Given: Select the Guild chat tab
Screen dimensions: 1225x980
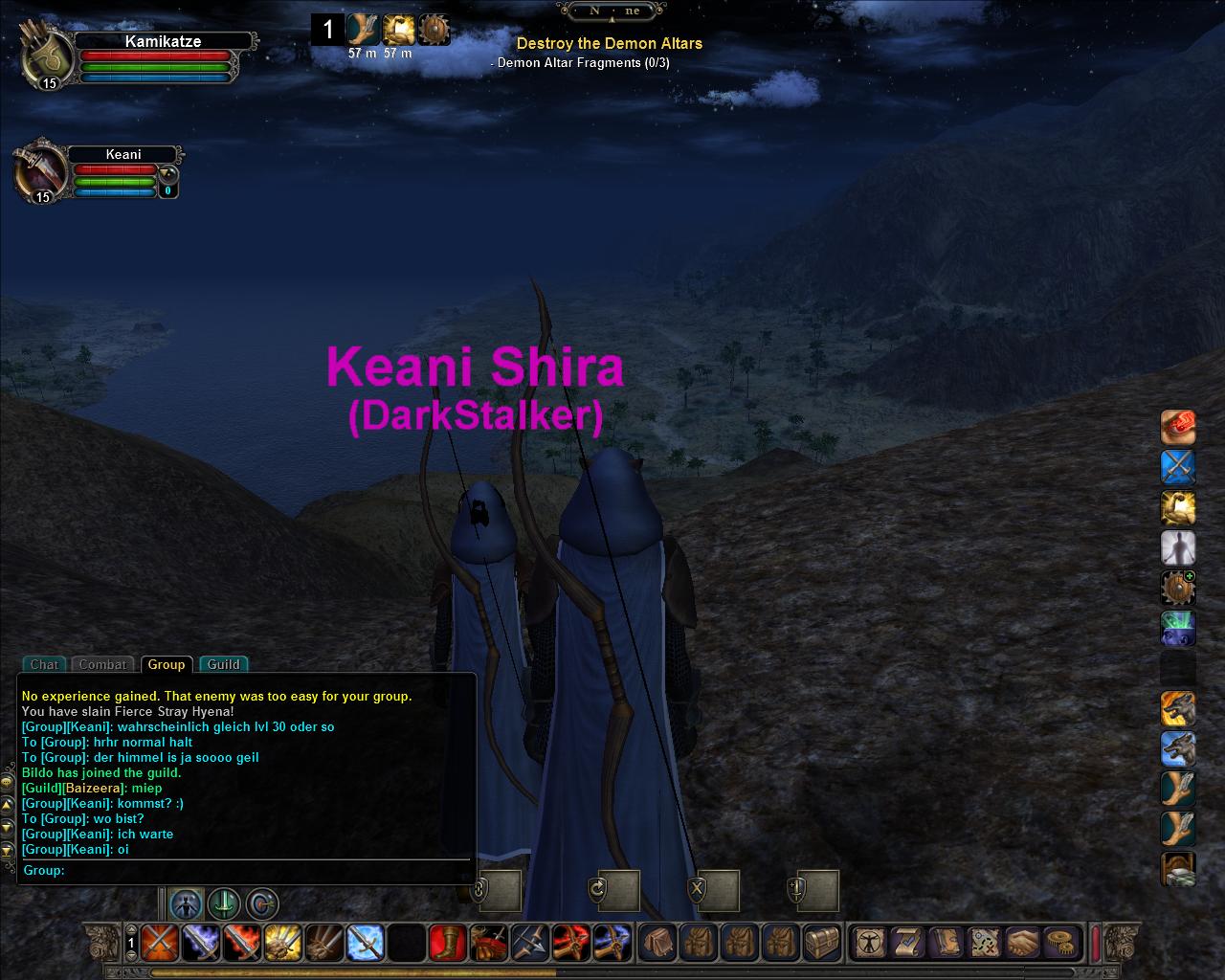Looking at the screenshot, I should pos(223,664).
